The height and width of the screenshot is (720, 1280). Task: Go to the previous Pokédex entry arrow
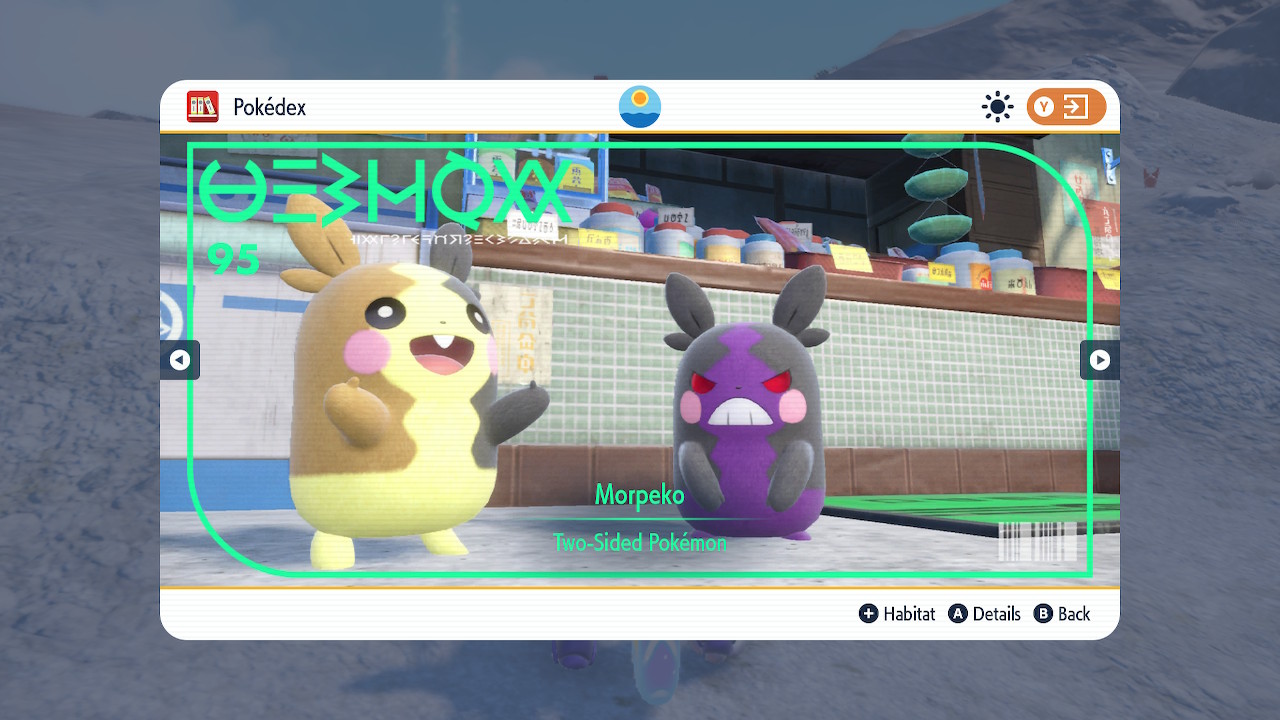(x=180, y=360)
